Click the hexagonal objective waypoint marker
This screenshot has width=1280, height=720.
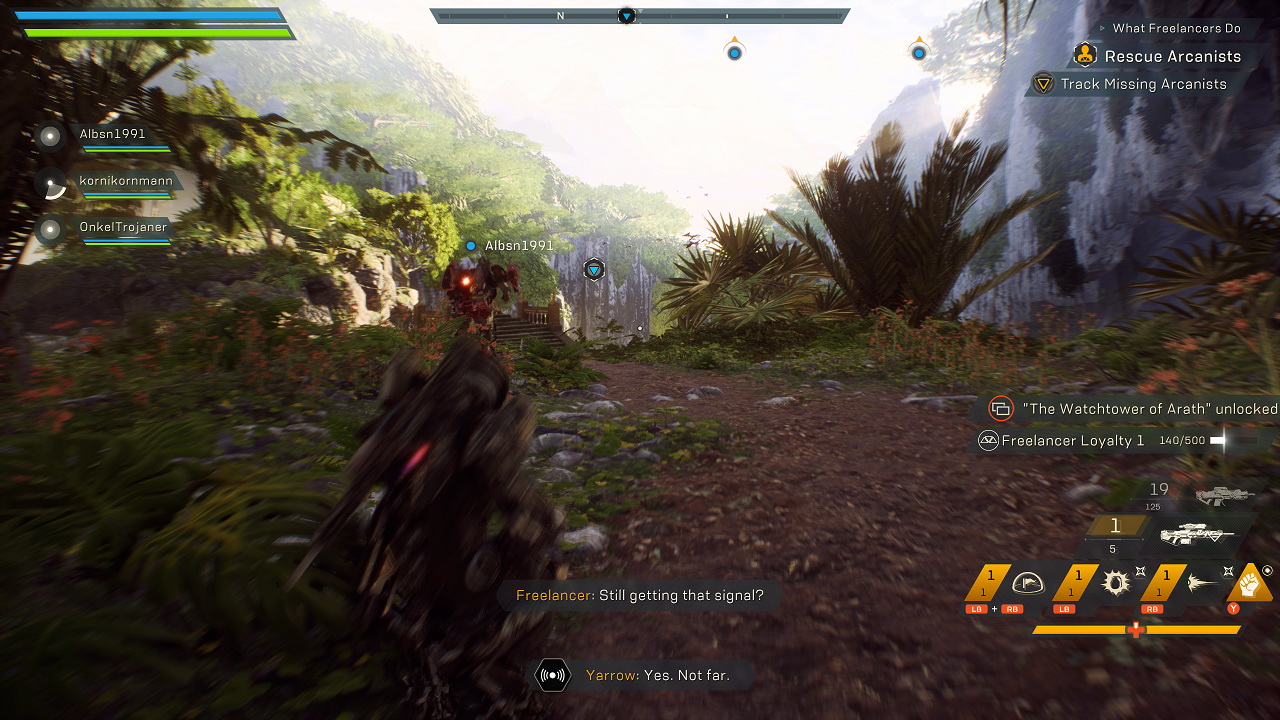click(x=595, y=270)
